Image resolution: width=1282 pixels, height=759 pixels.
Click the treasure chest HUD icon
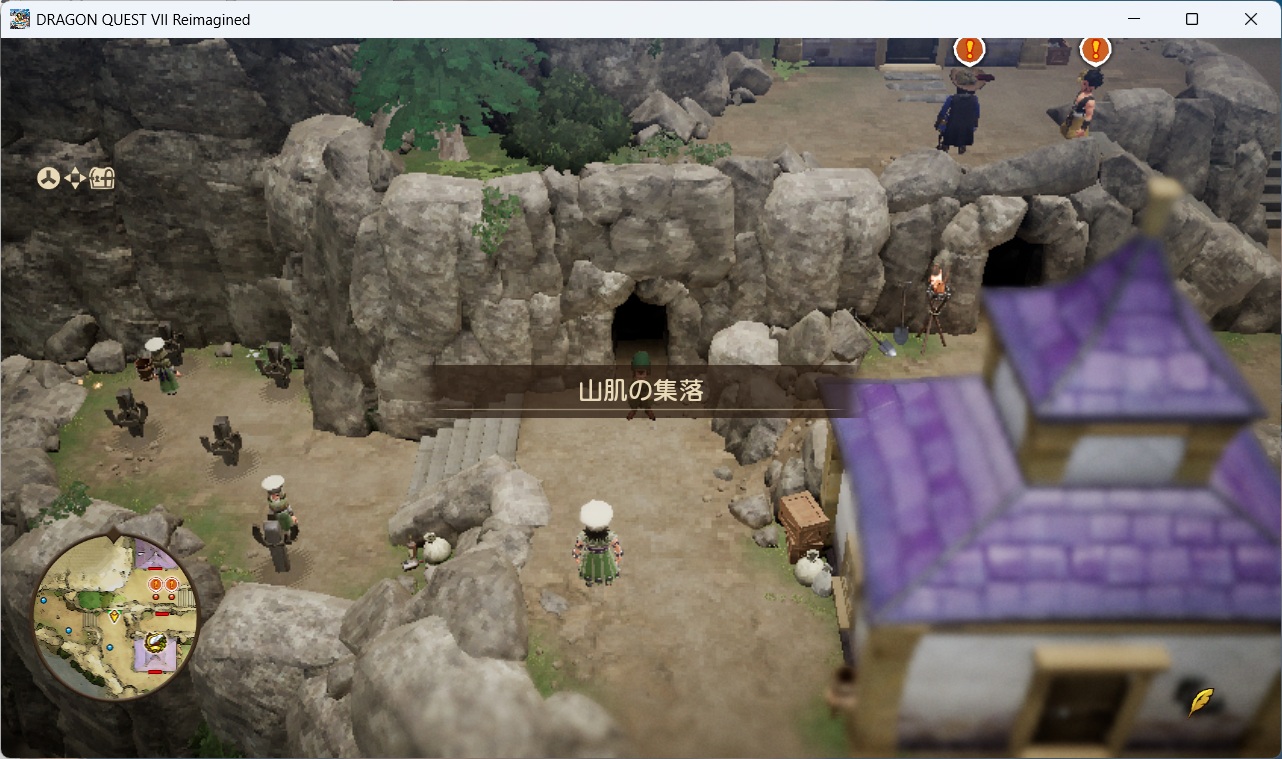[103, 179]
